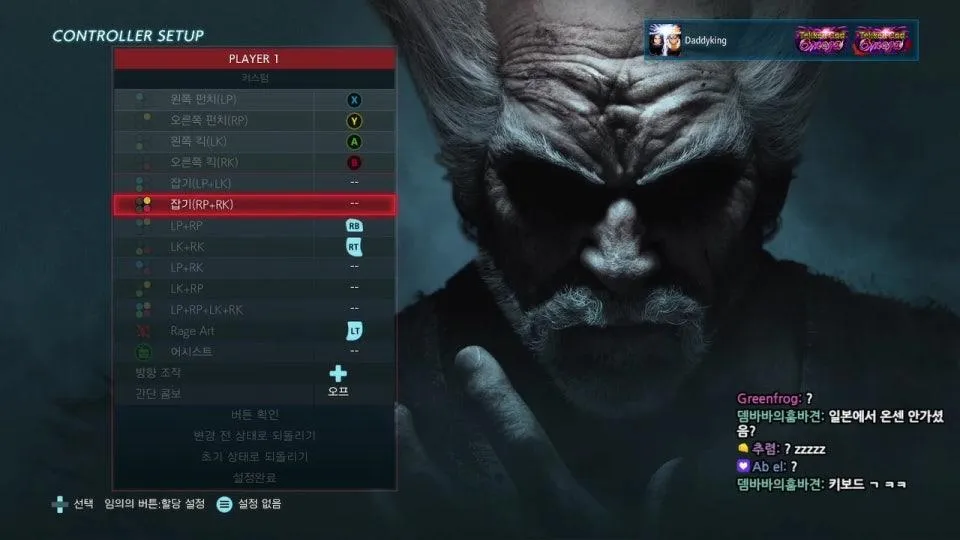
Task: Open the 커스텀 preset selector under Player 1
Action: (254, 78)
